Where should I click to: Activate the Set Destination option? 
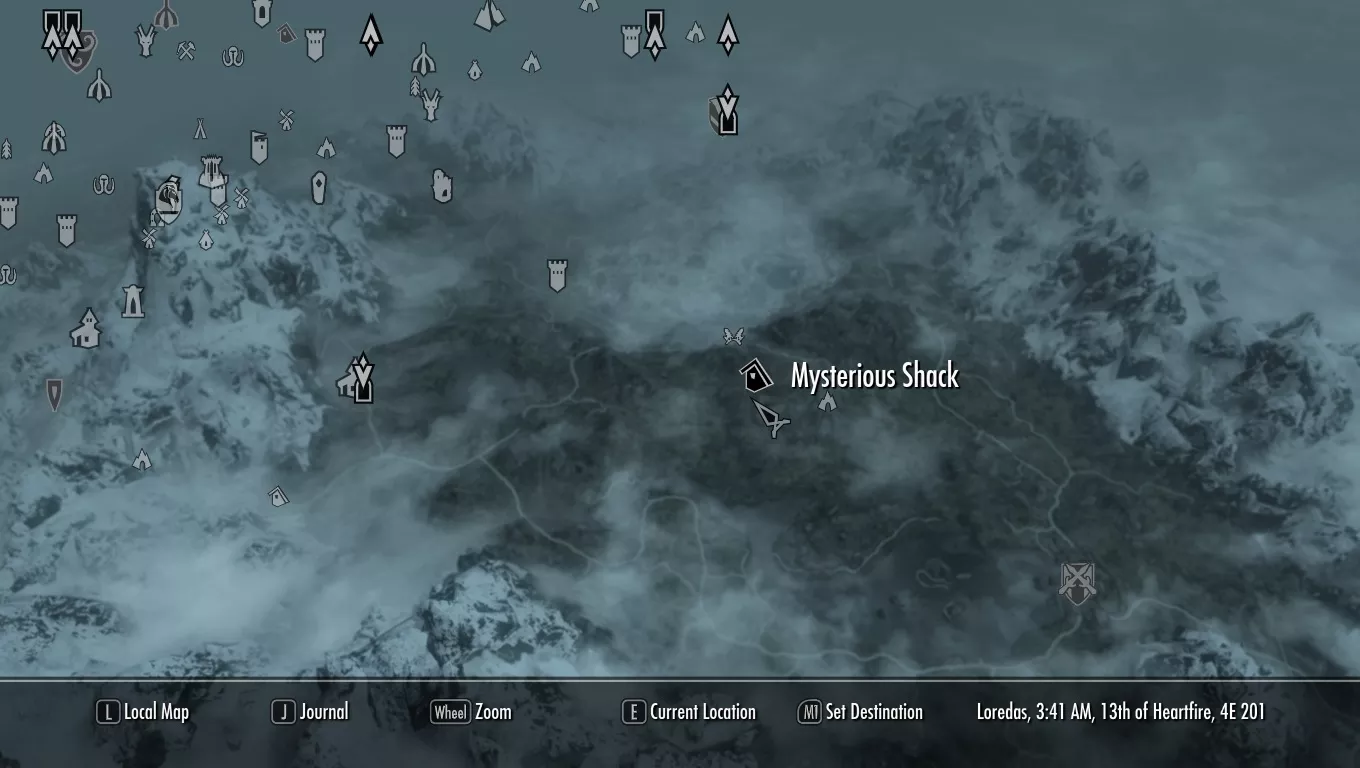(860, 712)
